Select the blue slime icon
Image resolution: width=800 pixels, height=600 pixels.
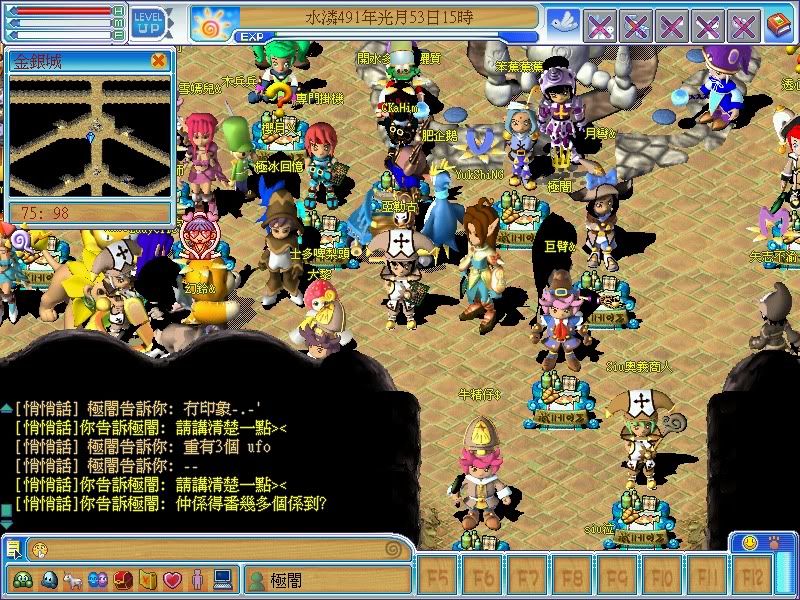(x=48, y=579)
